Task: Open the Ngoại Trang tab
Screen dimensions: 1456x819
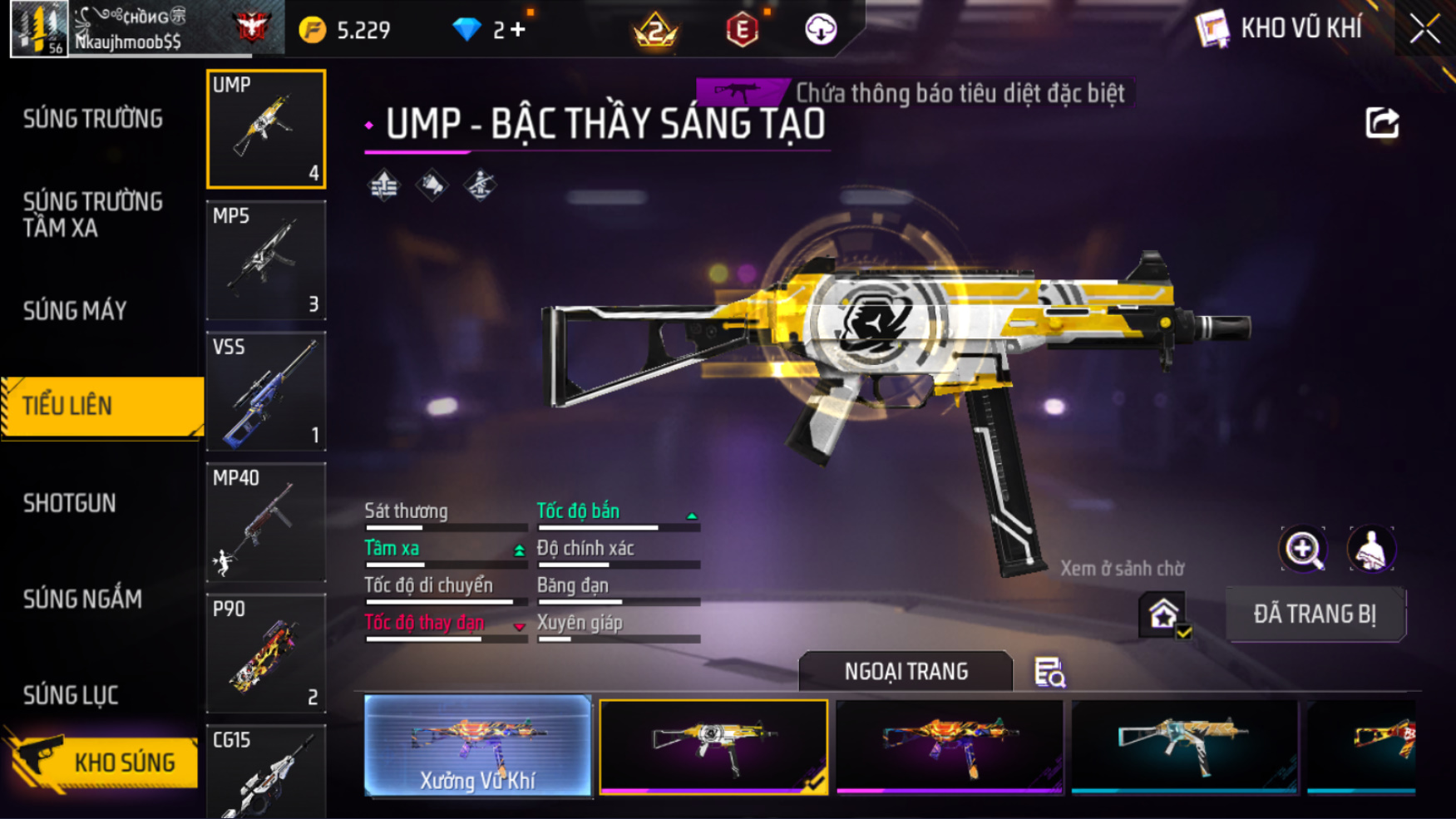Action: pos(906,671)
